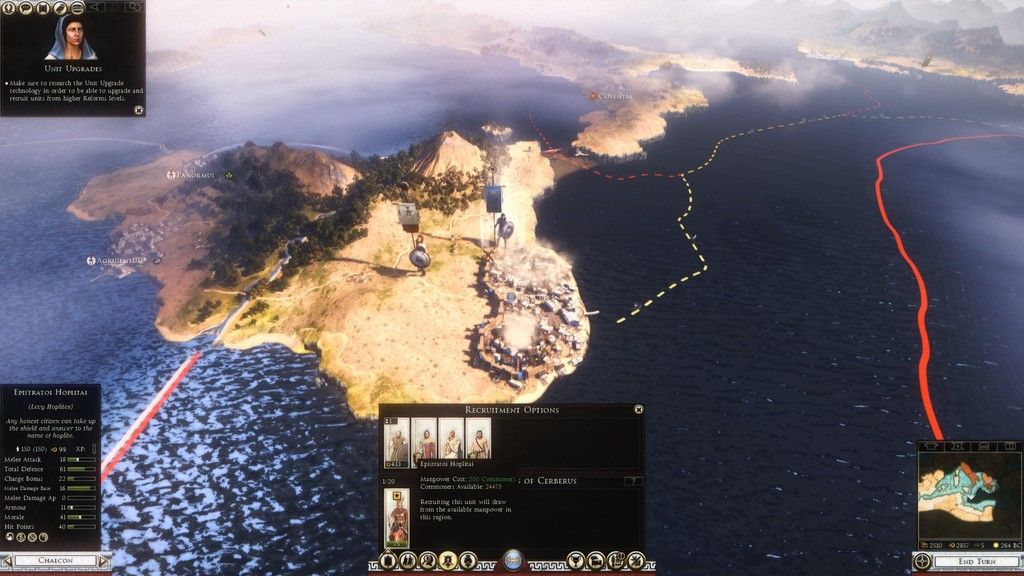Image resolution: width=1024 pixels, height=576 pixels.
Task: Open the speech bubble icon in top bar
Action: tap(23, 7)
